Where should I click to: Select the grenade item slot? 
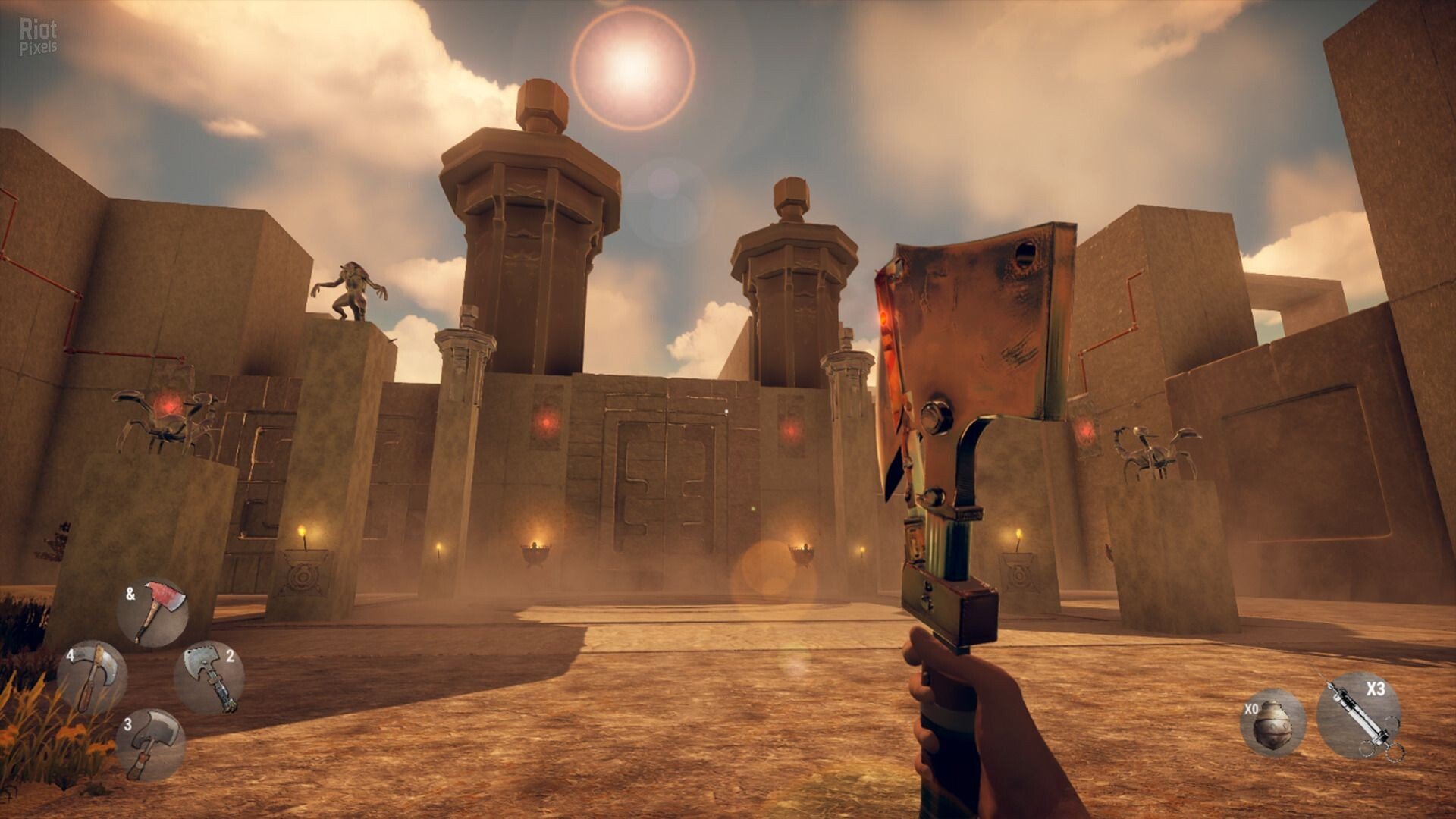[1272, 722]
